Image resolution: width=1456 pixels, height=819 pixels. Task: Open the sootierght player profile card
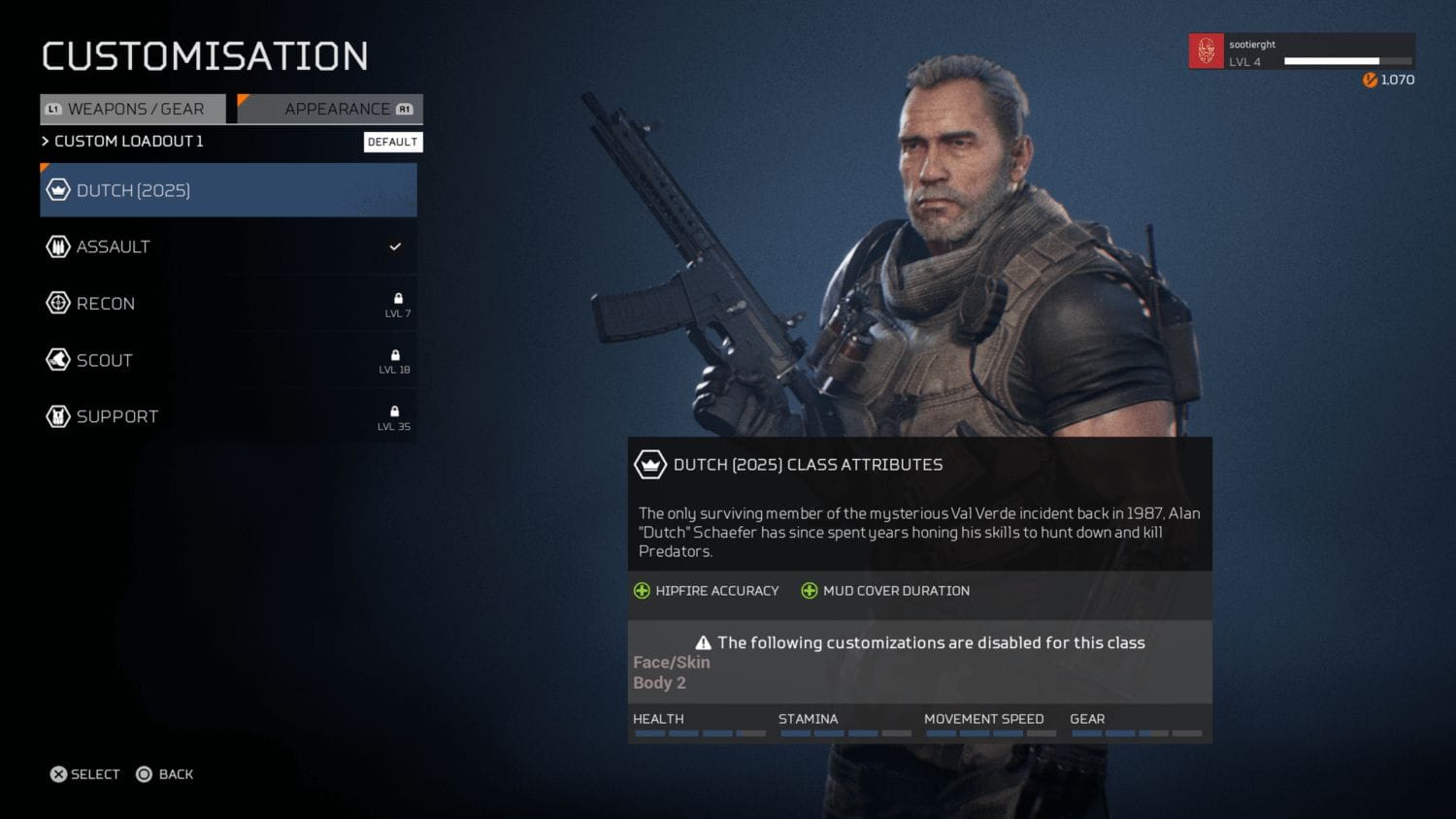point(1301,52)
